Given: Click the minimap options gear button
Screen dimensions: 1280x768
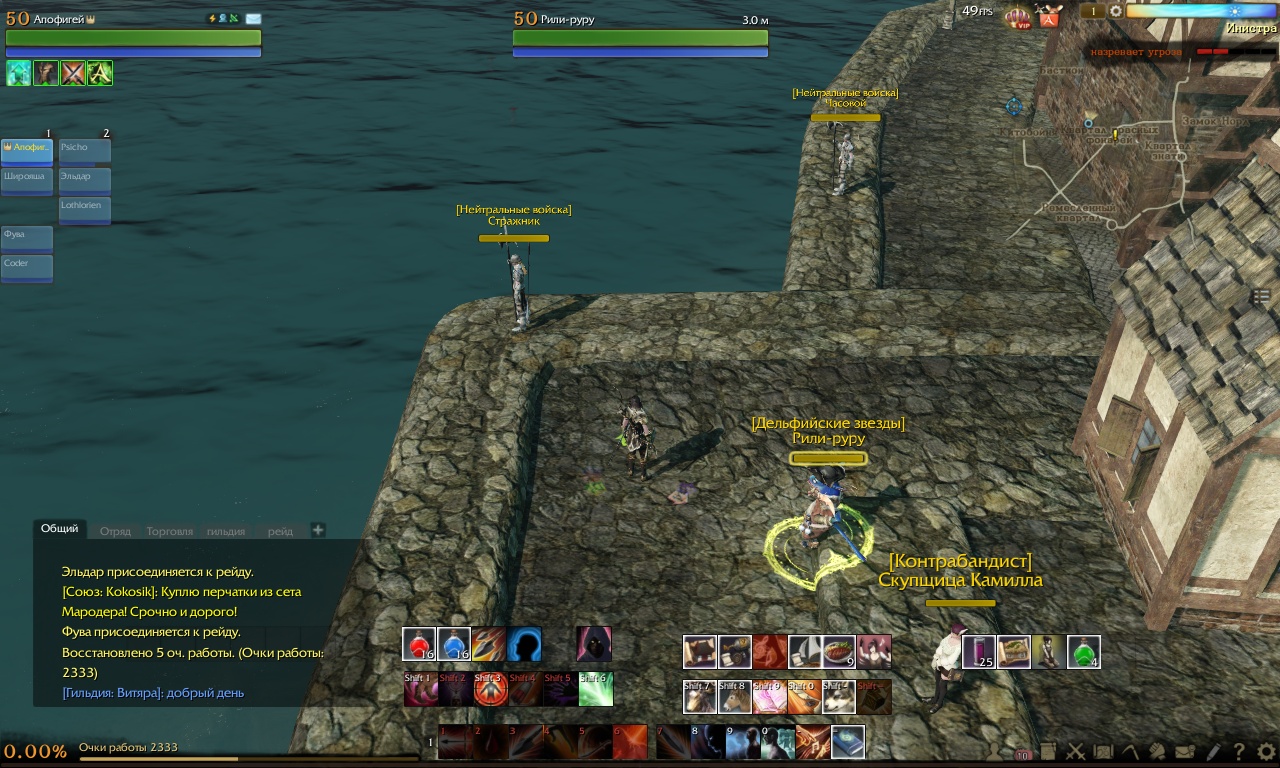Looking at the screenshot, I should [1116, 11].
